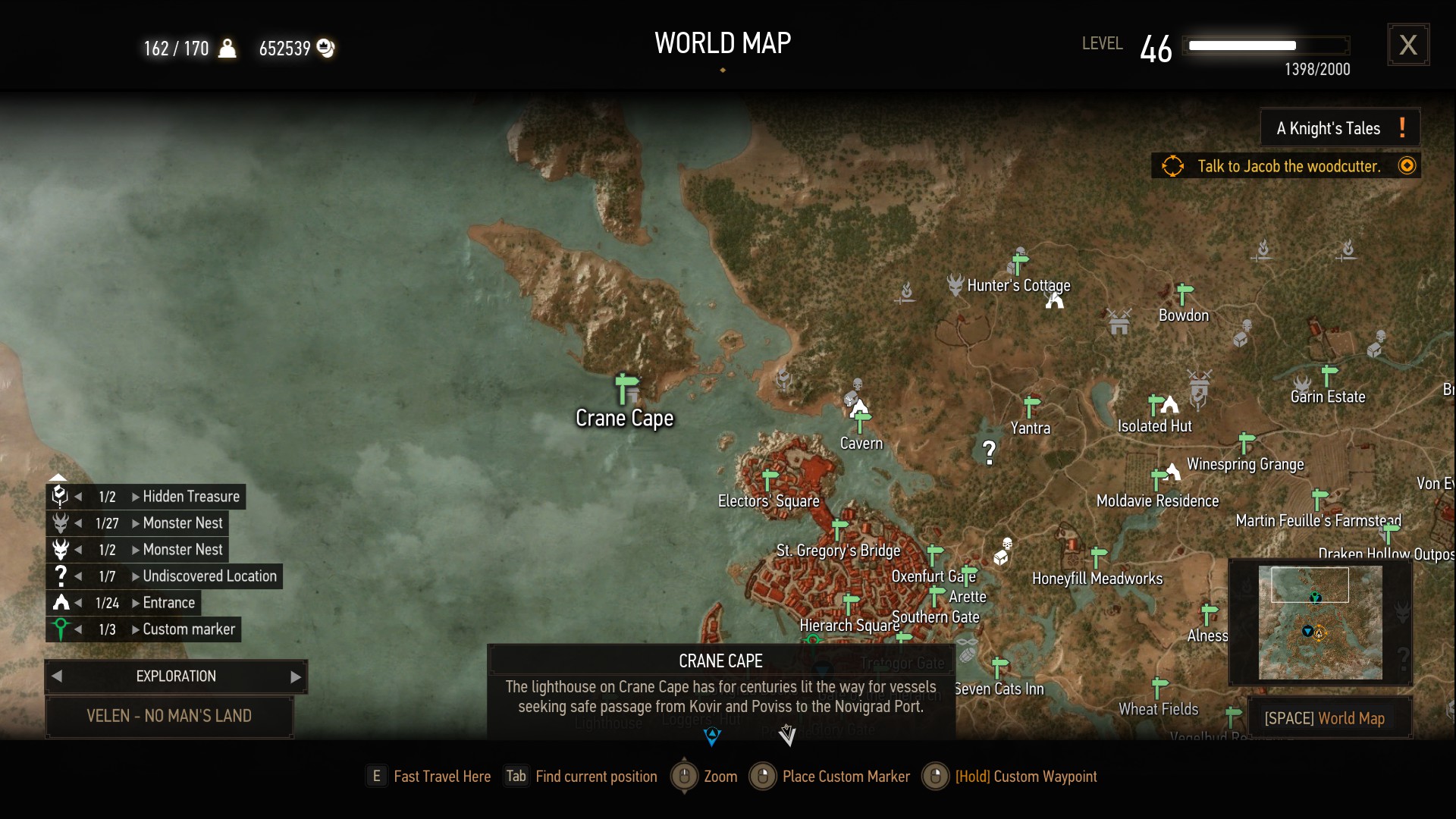Select the Hidden Treasure icon in the legend
The width and height of the screenshot is (1456, 819).
coord(59,496)
